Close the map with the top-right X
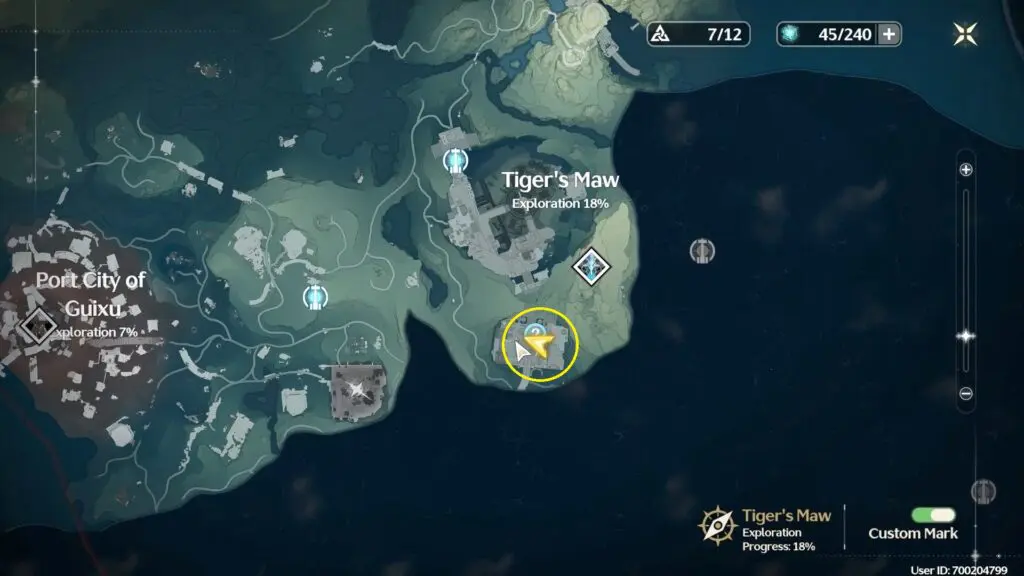The width and height of the screenshot is (1024, 576). click(965, 34)
